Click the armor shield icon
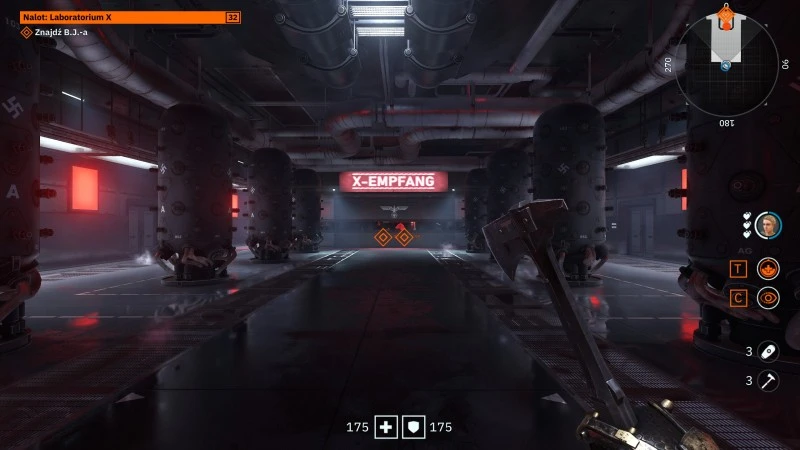 414,428
